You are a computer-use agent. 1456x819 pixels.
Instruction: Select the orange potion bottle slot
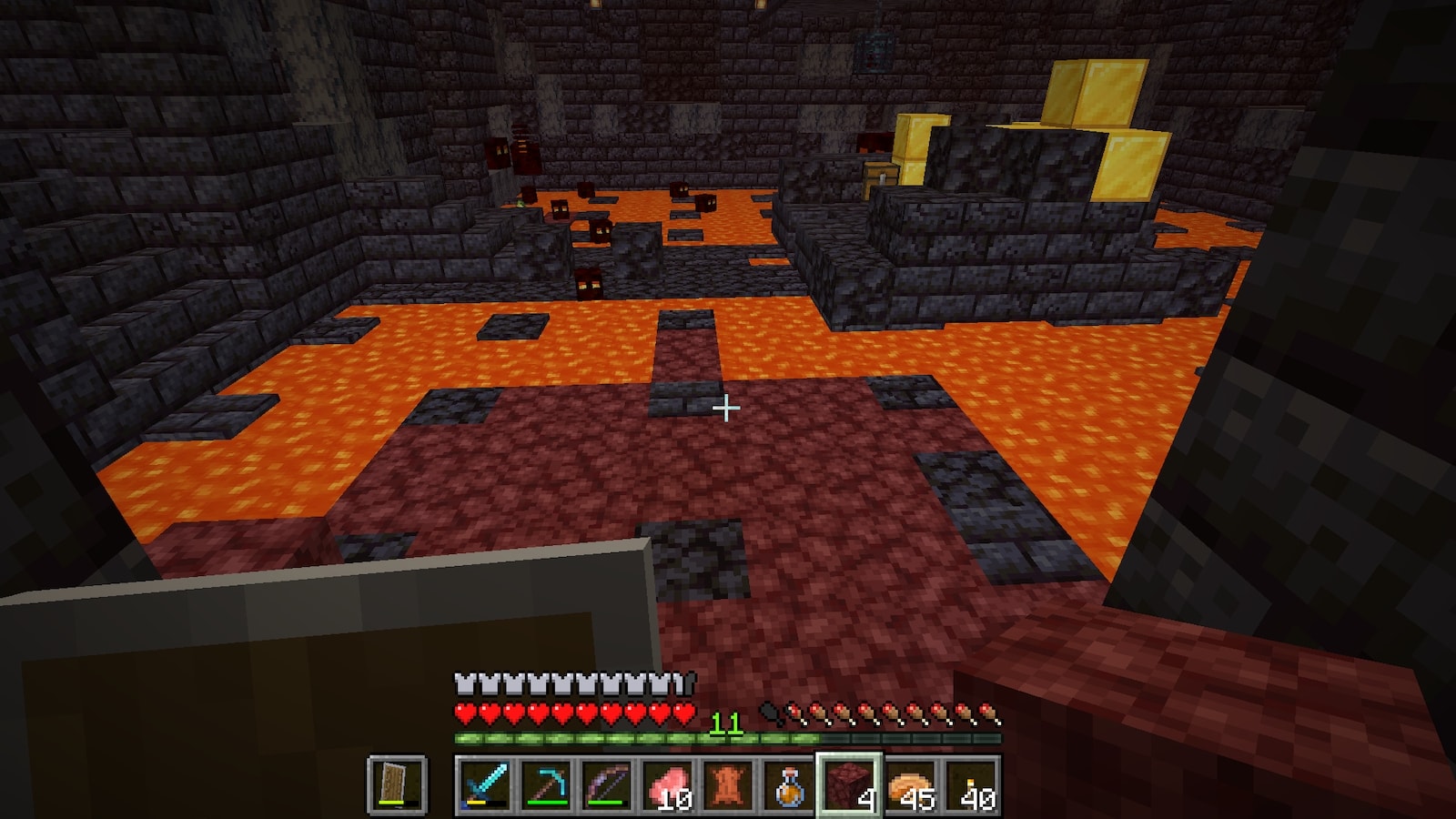(789, 784)
